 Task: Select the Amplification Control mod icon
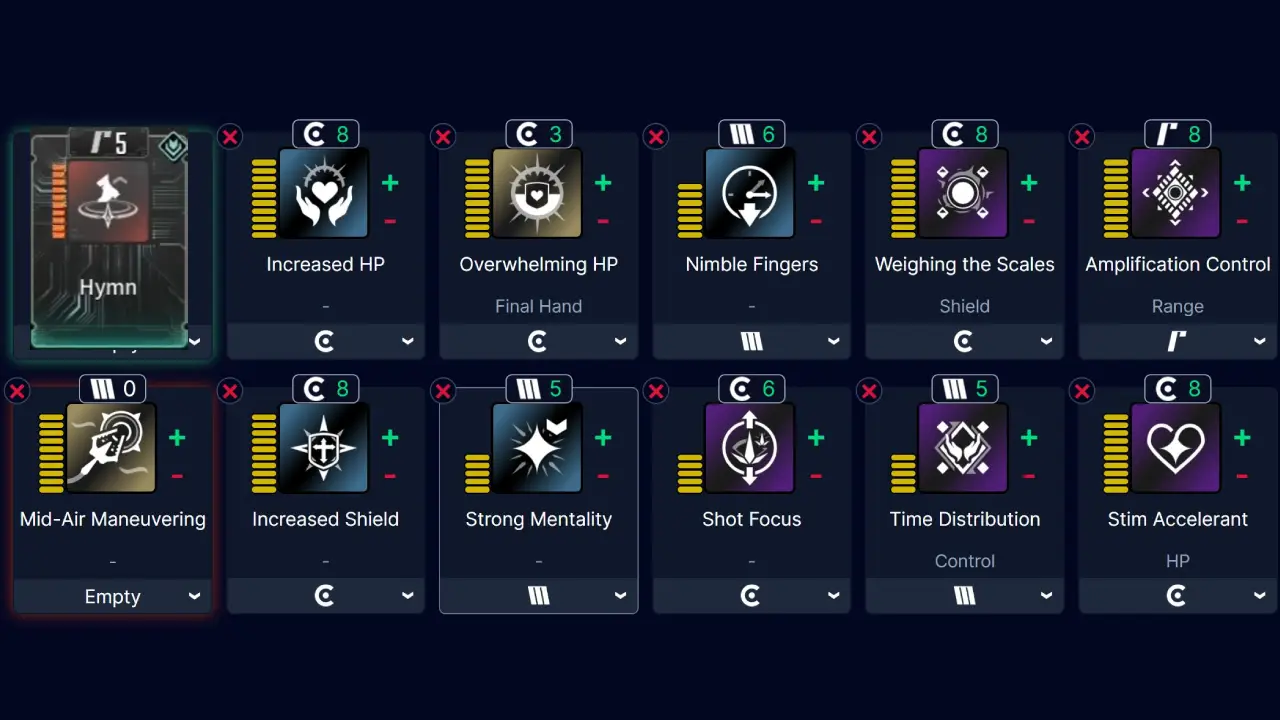click(x=1177, y=193)
